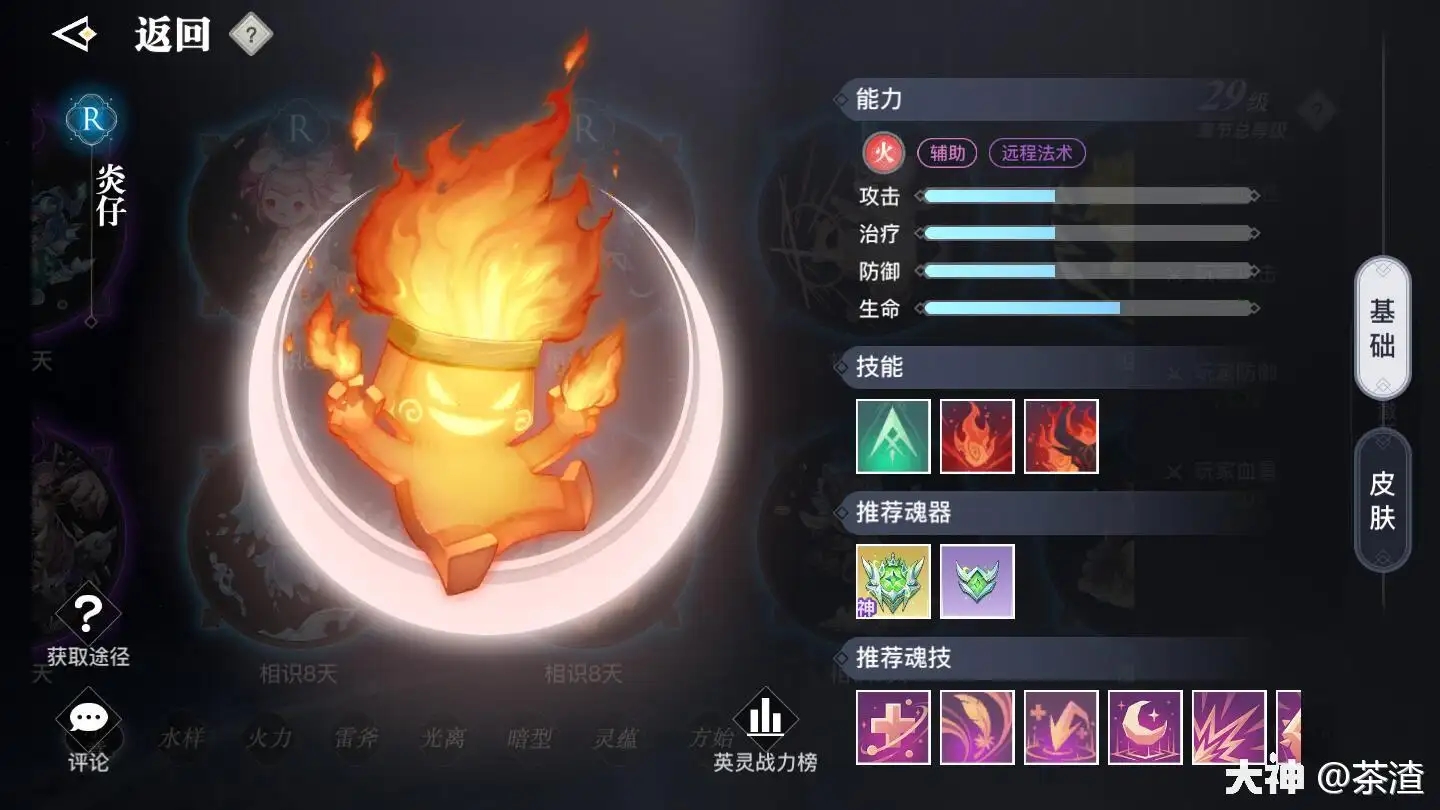The height and width of the screenshot is (810, 1440).
Task: Select the swirling fireball skill icon
Action: coord(977,436)
